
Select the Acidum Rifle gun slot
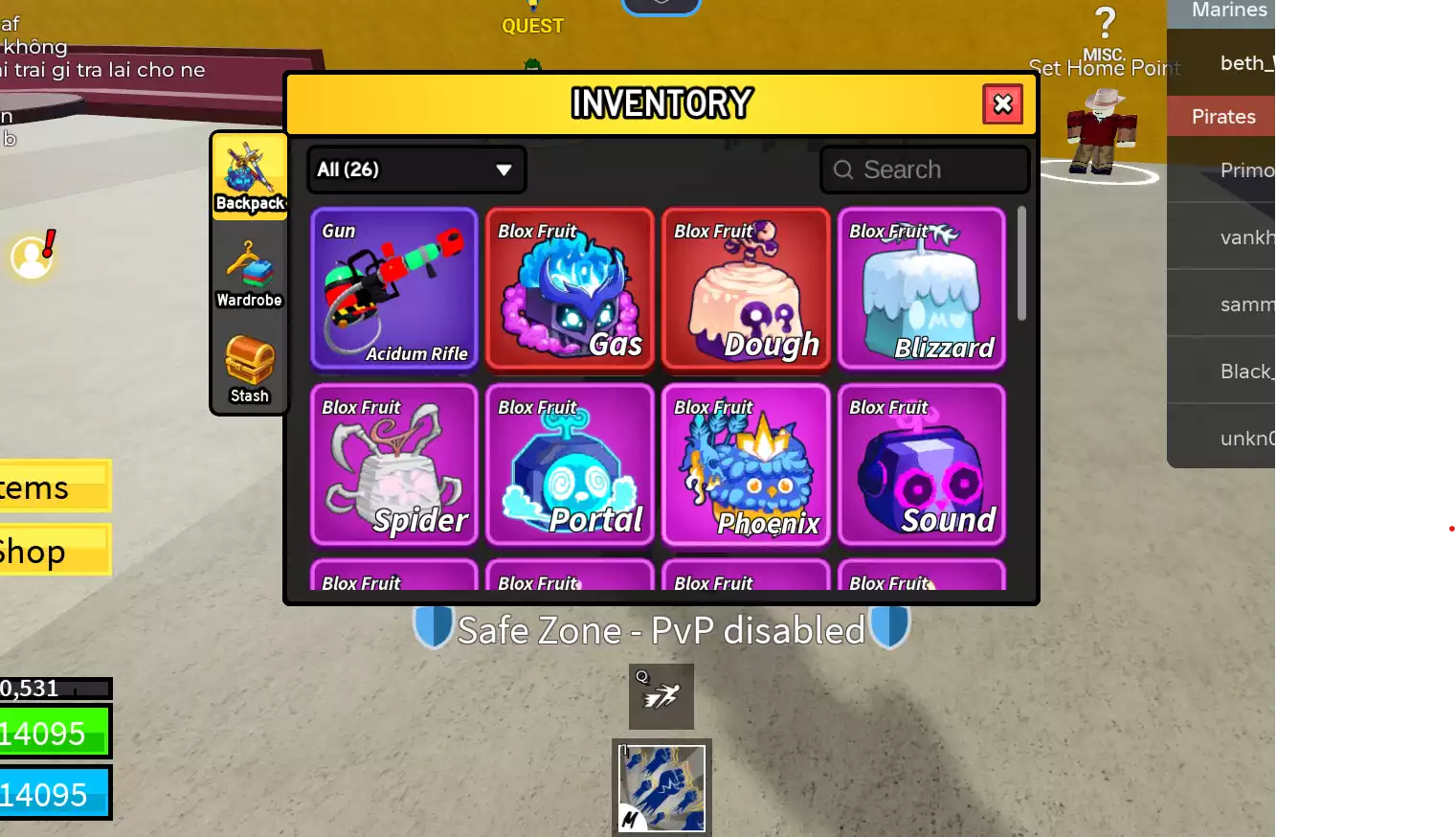[x=394, y=288]
